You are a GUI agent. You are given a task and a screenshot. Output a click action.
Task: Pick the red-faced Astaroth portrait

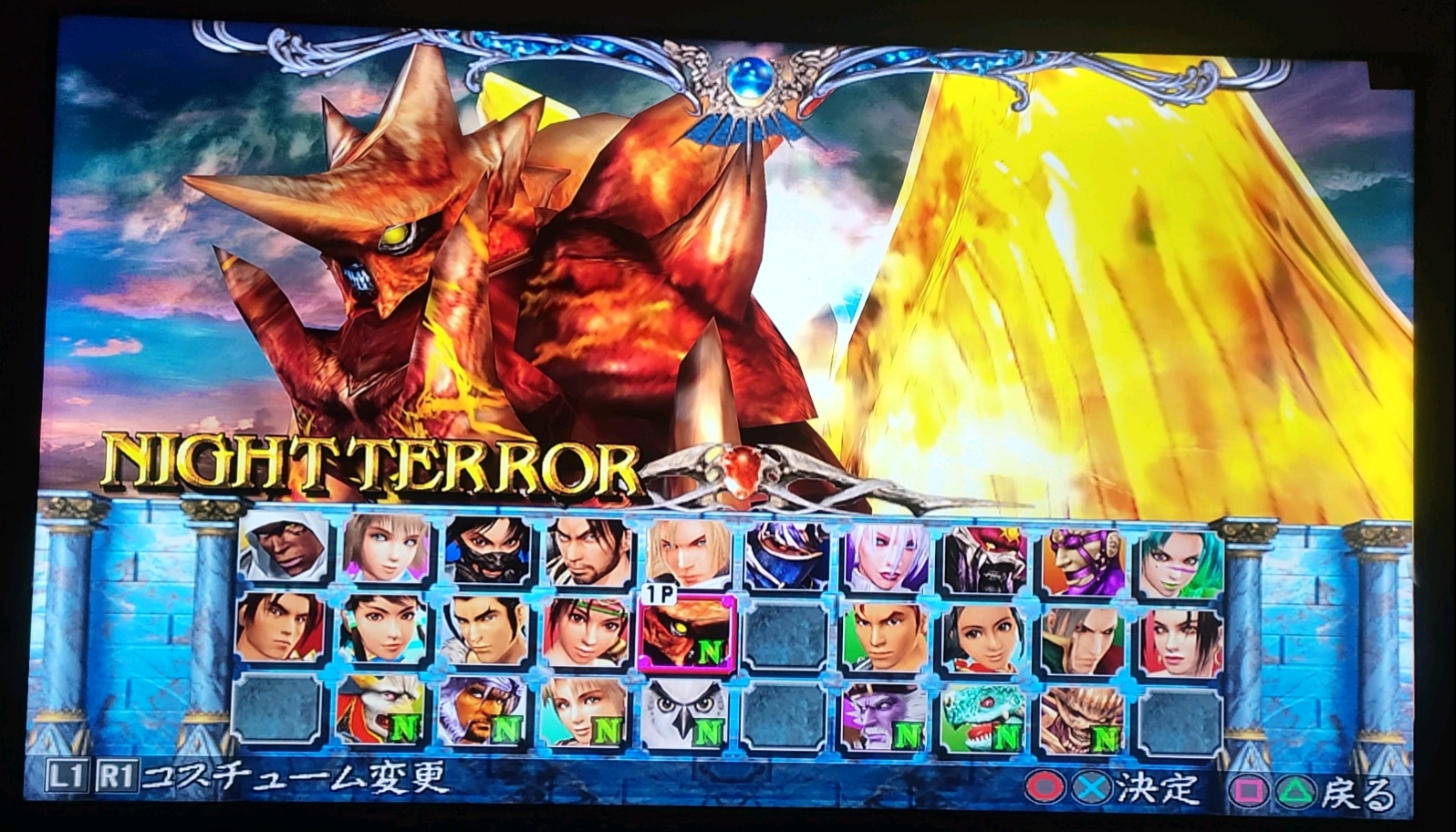983,553
